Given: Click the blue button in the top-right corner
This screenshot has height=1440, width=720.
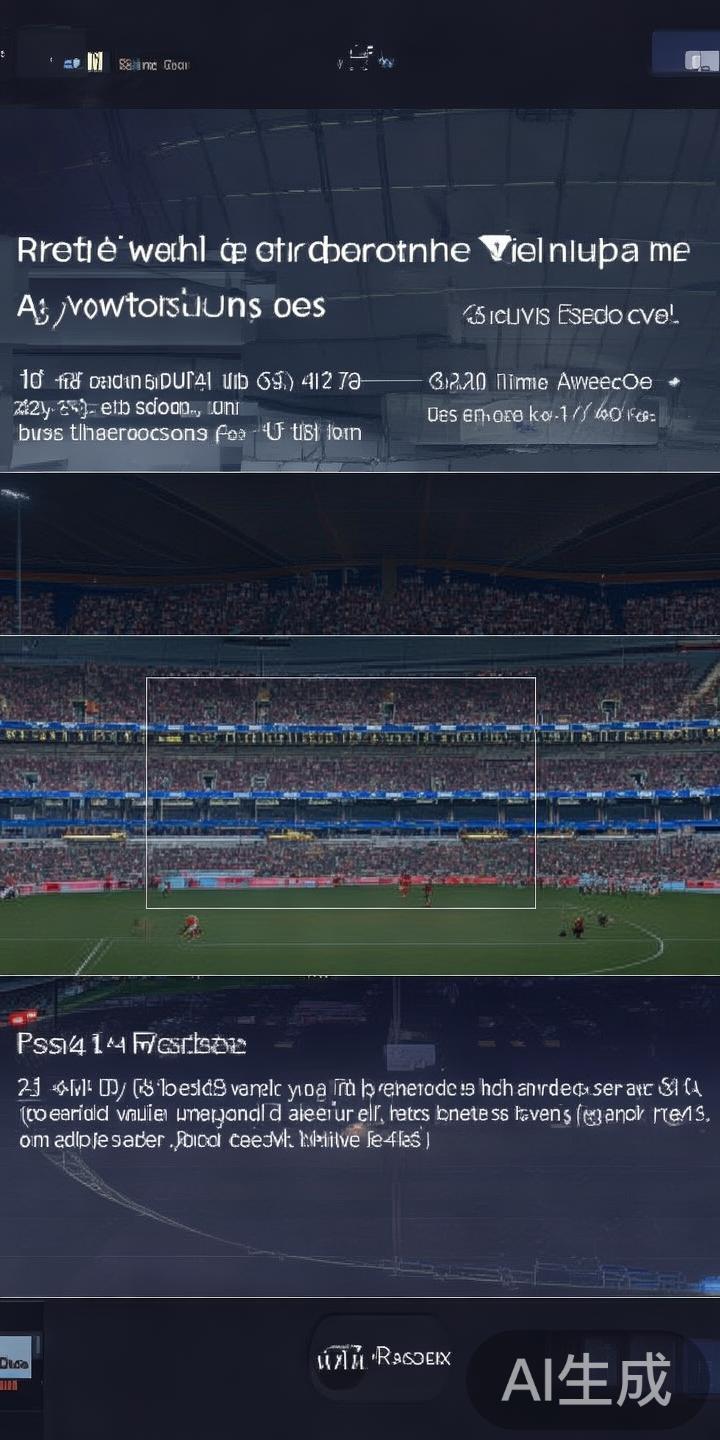Looking at the screenshot, I should click(x=685, y=54).
